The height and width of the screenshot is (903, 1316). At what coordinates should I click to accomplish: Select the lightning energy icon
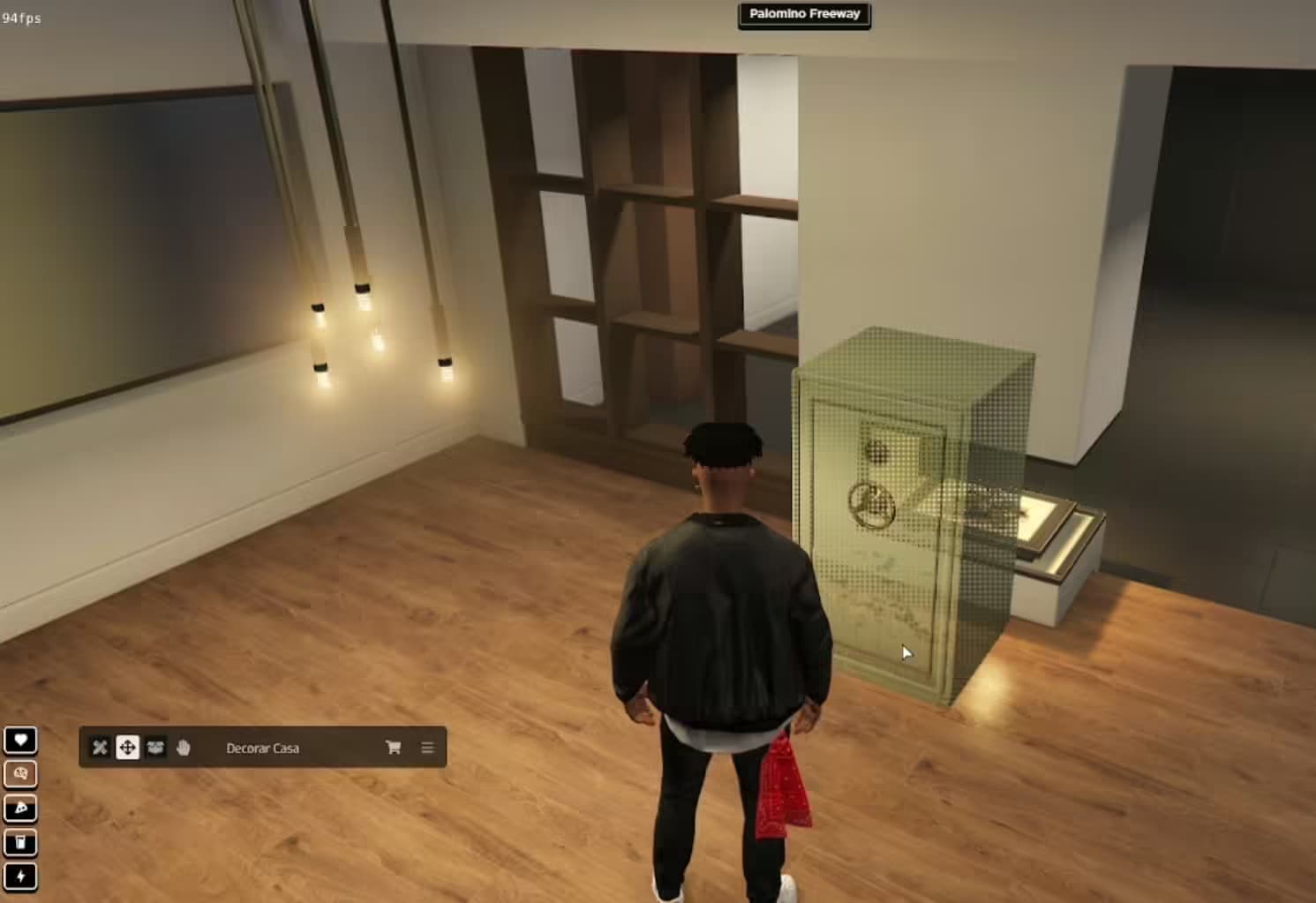click(x=20, y=877)
